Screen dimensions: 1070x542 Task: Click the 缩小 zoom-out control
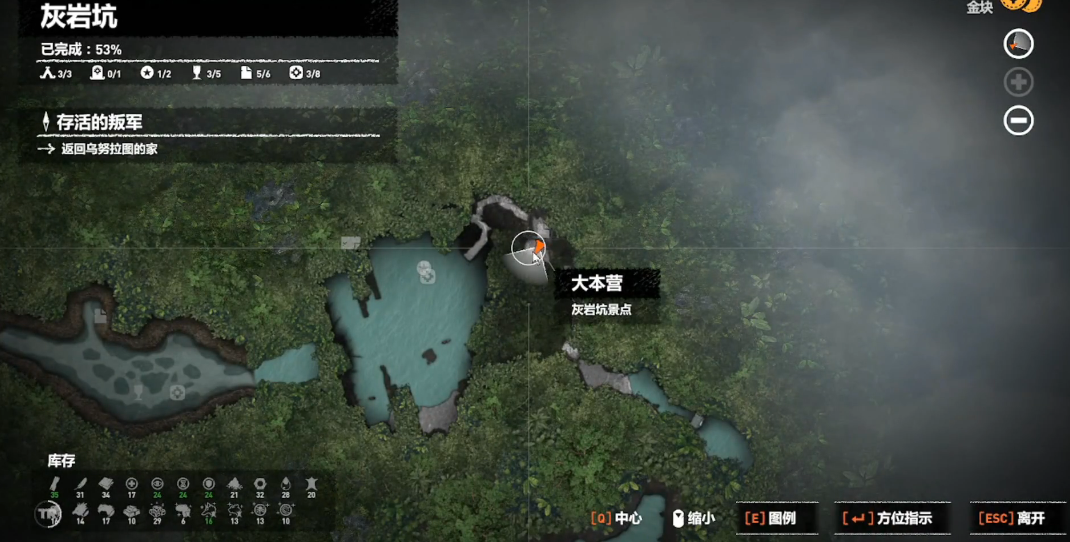692,518
